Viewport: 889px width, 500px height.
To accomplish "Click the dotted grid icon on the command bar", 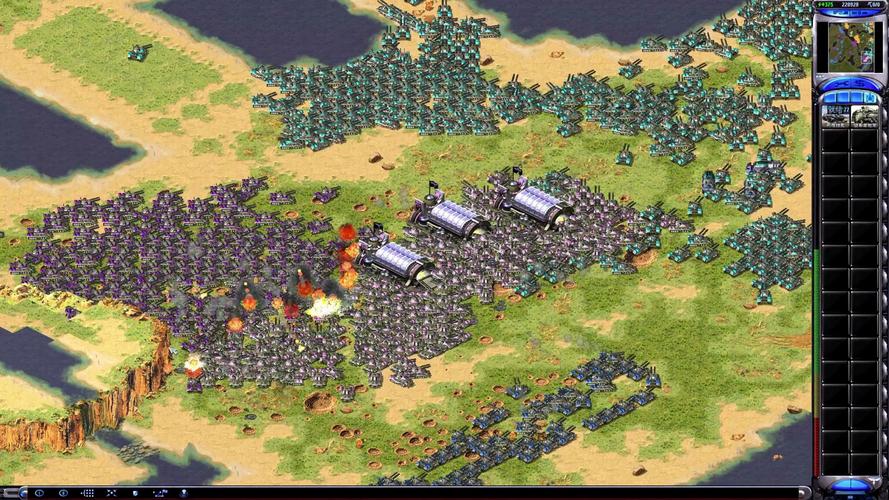I will (88, 493).
